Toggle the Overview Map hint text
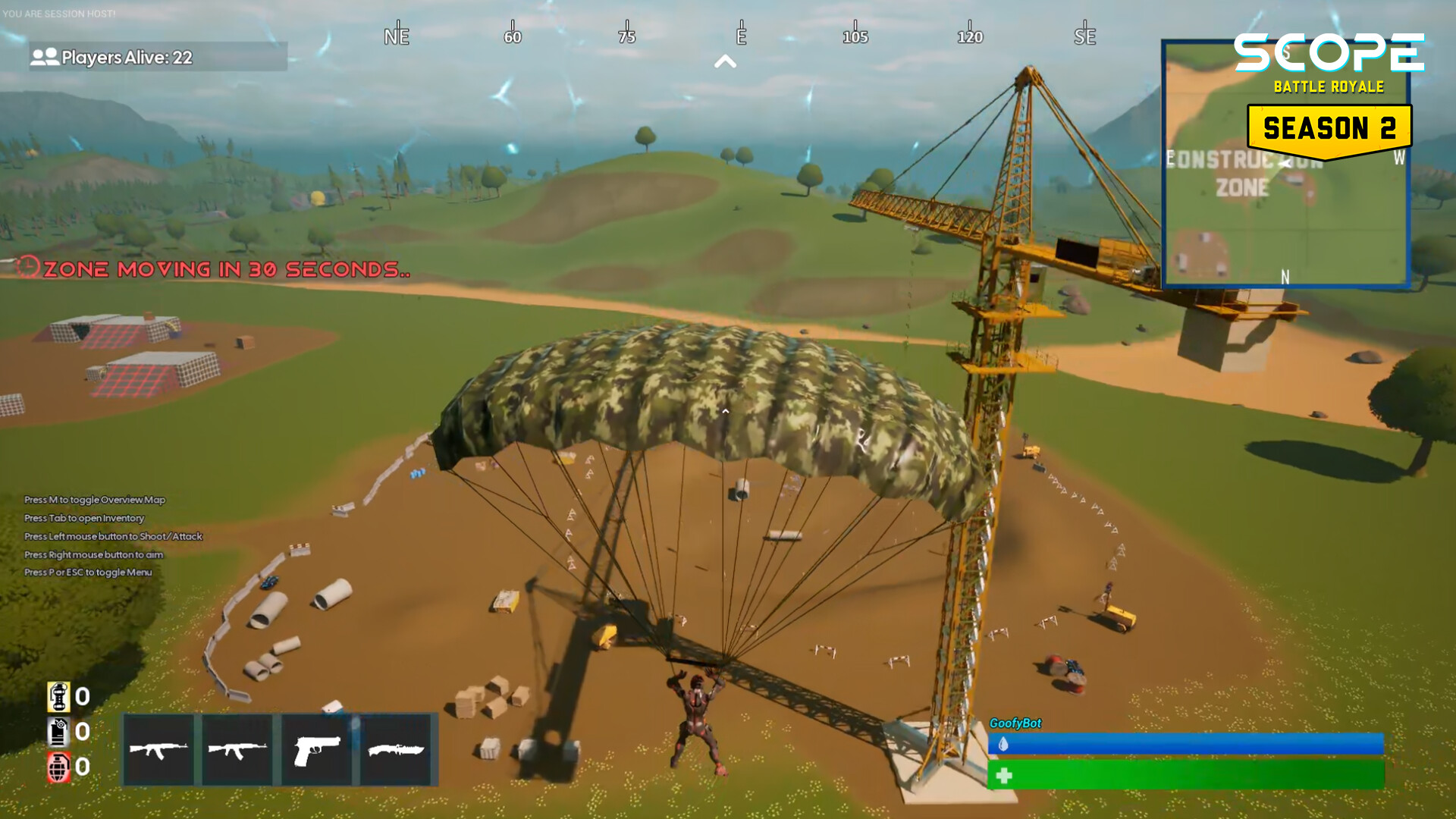 [93, 500]
